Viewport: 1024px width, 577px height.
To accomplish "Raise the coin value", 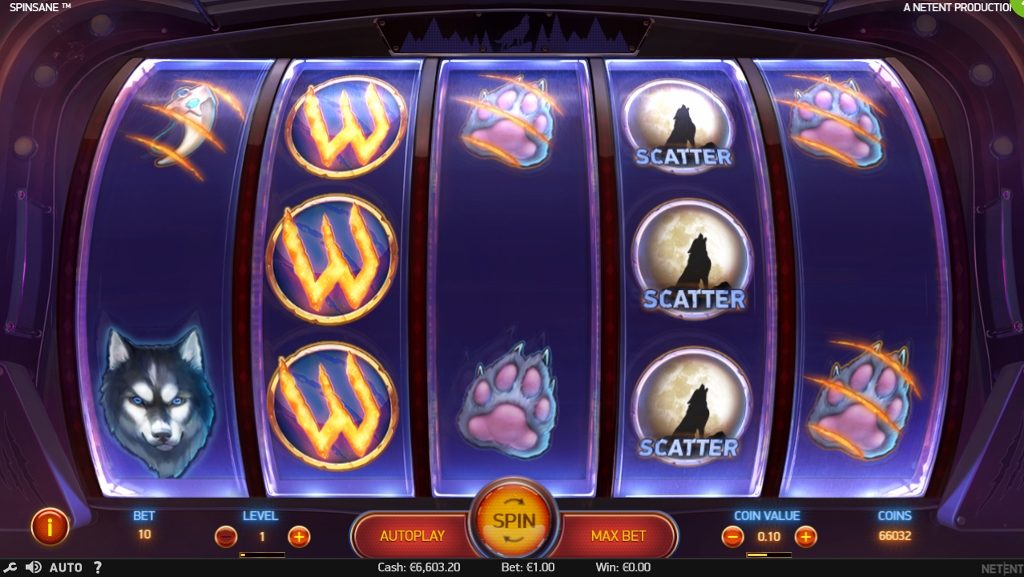I will [806, 536].
